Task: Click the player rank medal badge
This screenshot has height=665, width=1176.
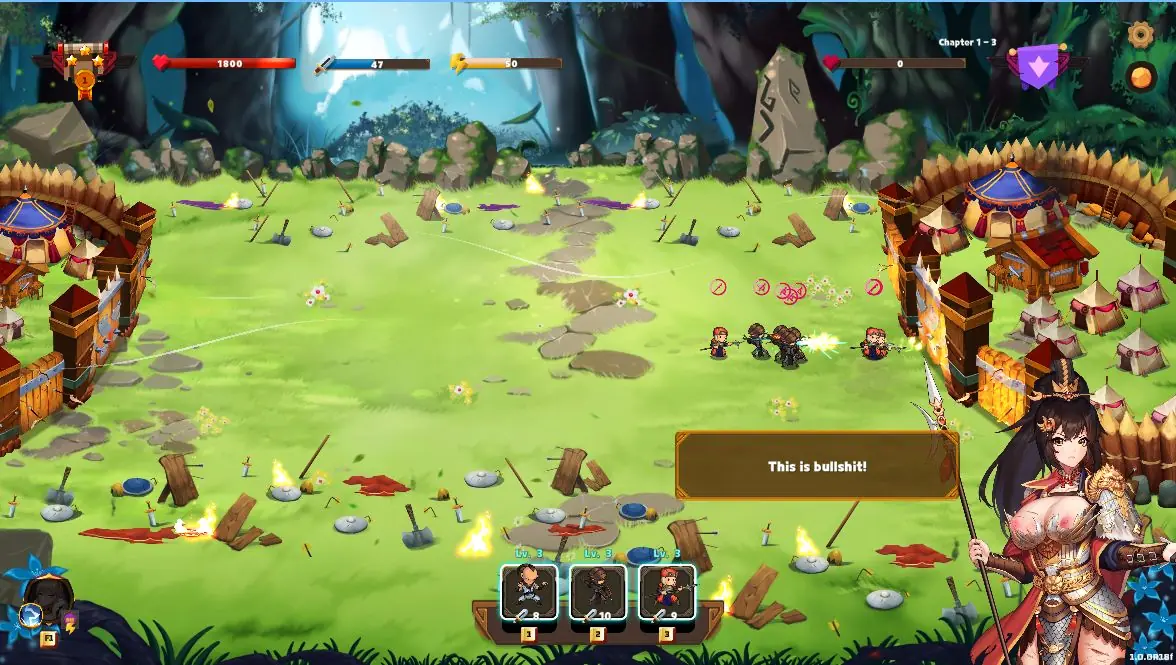Action: 85,68
